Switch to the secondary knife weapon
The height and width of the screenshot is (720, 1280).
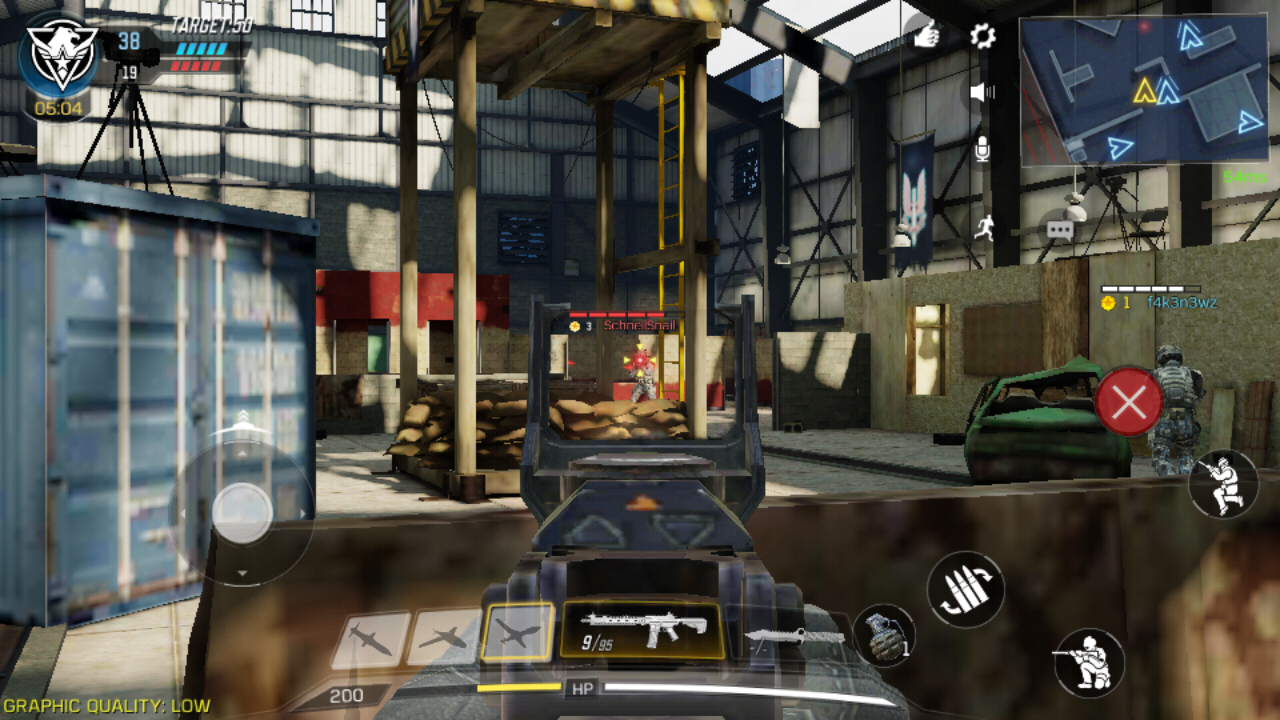click(795, 637)
